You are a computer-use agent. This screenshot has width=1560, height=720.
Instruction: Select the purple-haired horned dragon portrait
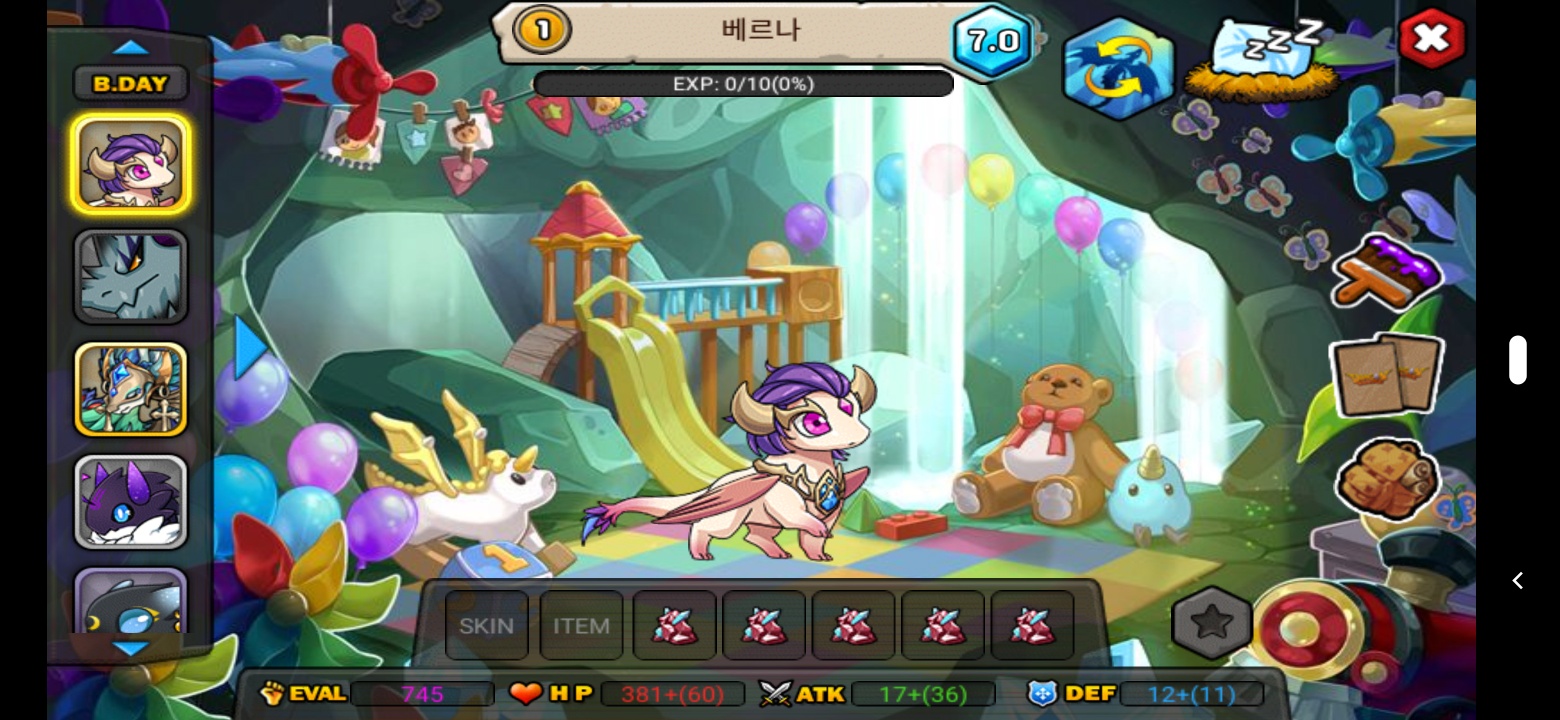(x=130, y=164)
